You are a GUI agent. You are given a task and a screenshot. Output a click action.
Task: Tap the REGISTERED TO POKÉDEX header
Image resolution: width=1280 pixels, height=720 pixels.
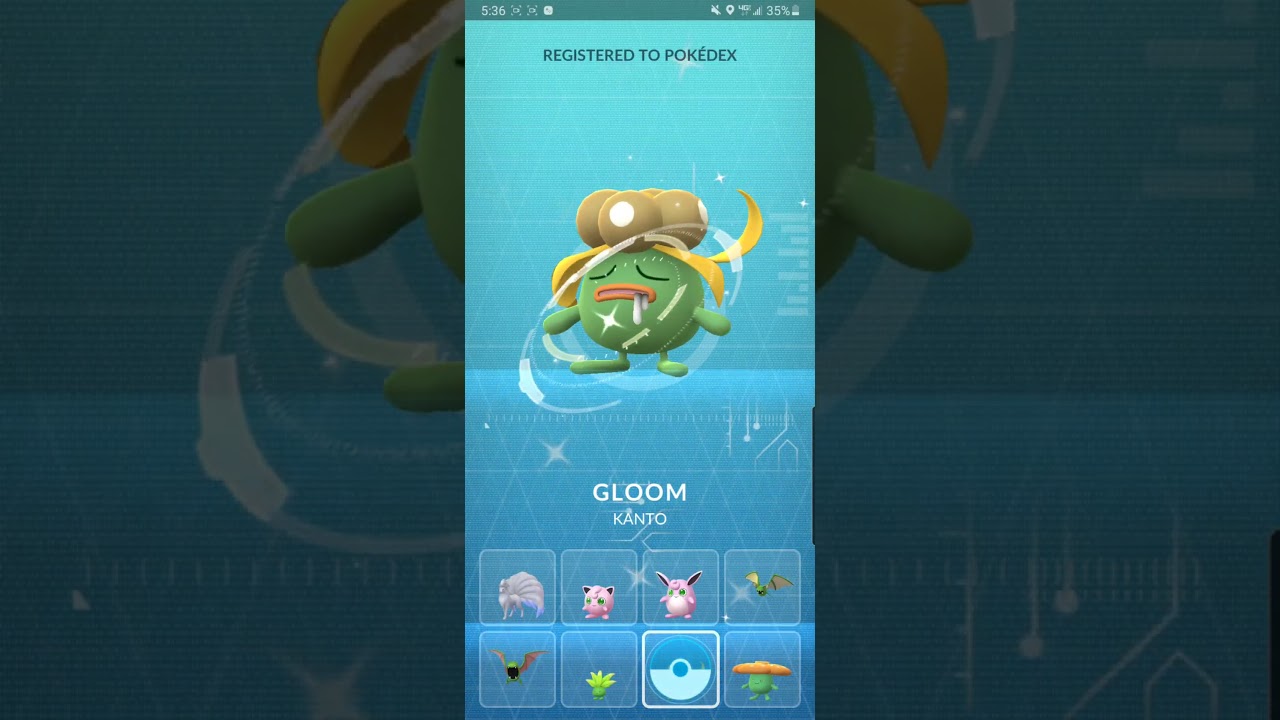(640, 56)
